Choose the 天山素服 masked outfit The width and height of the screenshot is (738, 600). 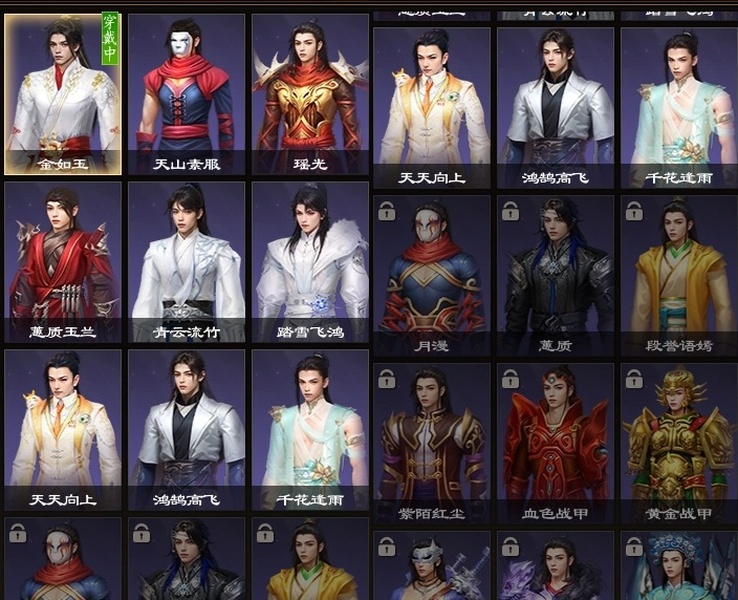[186, 94]
